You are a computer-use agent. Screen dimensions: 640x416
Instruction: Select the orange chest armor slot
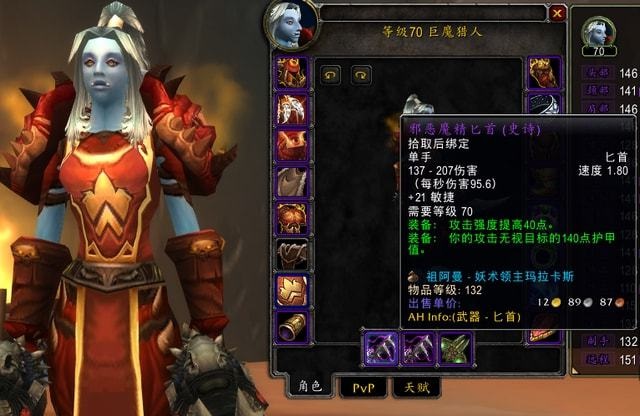291,217
